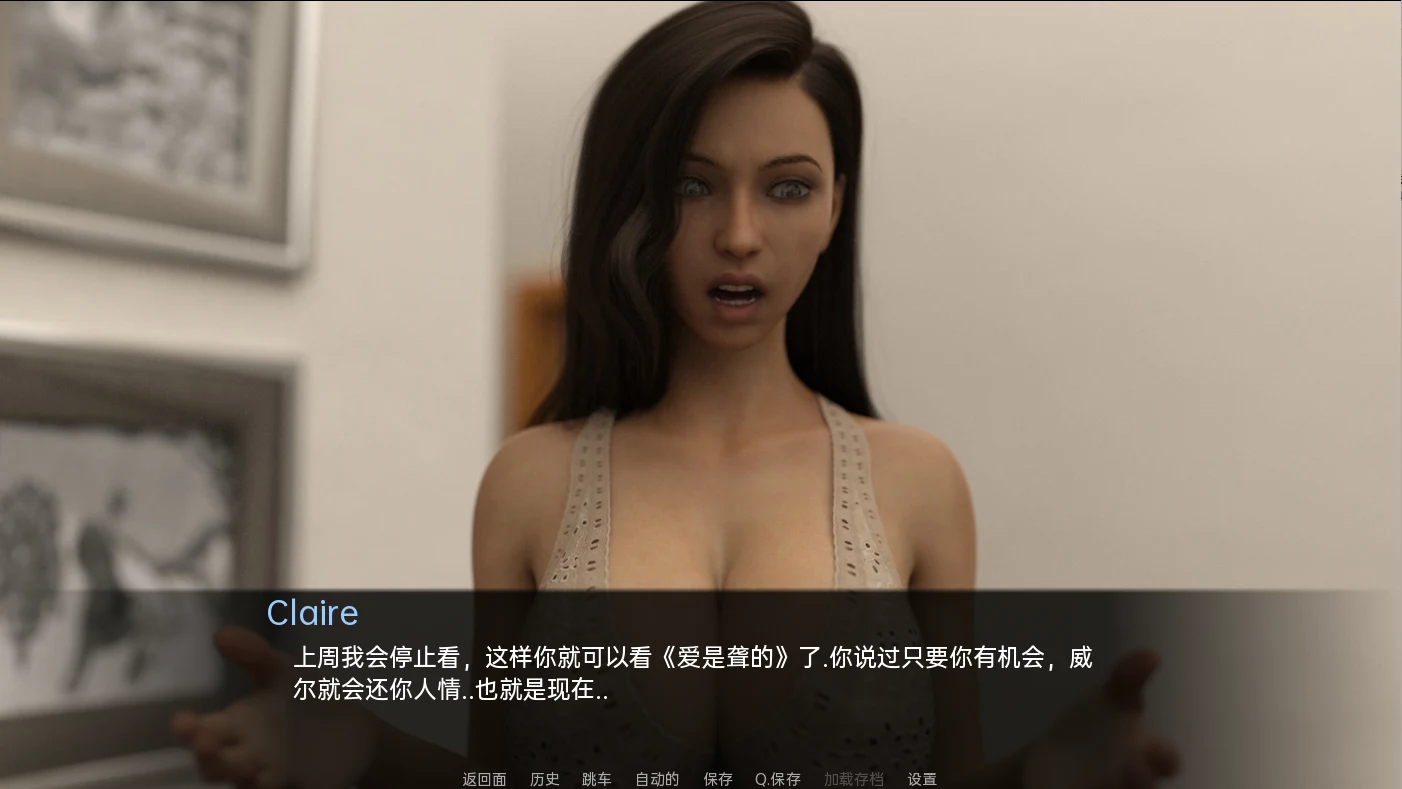Click Claire's name label above the dialogue
Viewport: 1402px width, 789px height.
312,613
